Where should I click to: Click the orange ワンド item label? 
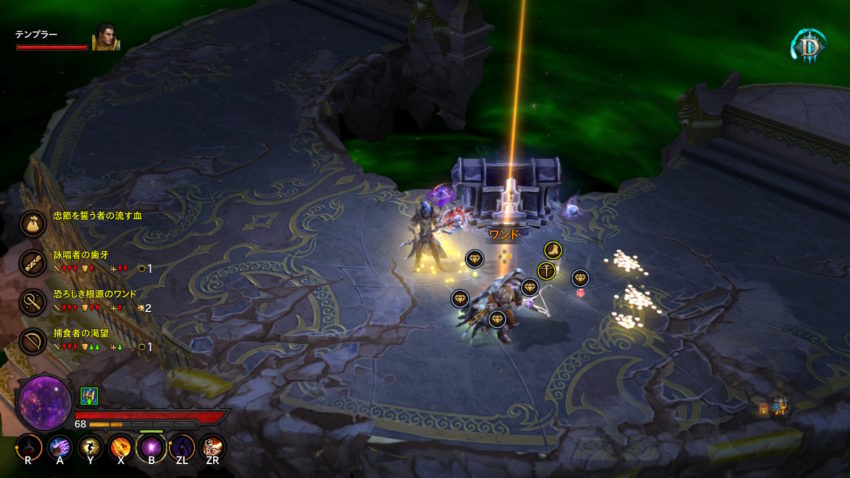[504, 234]
